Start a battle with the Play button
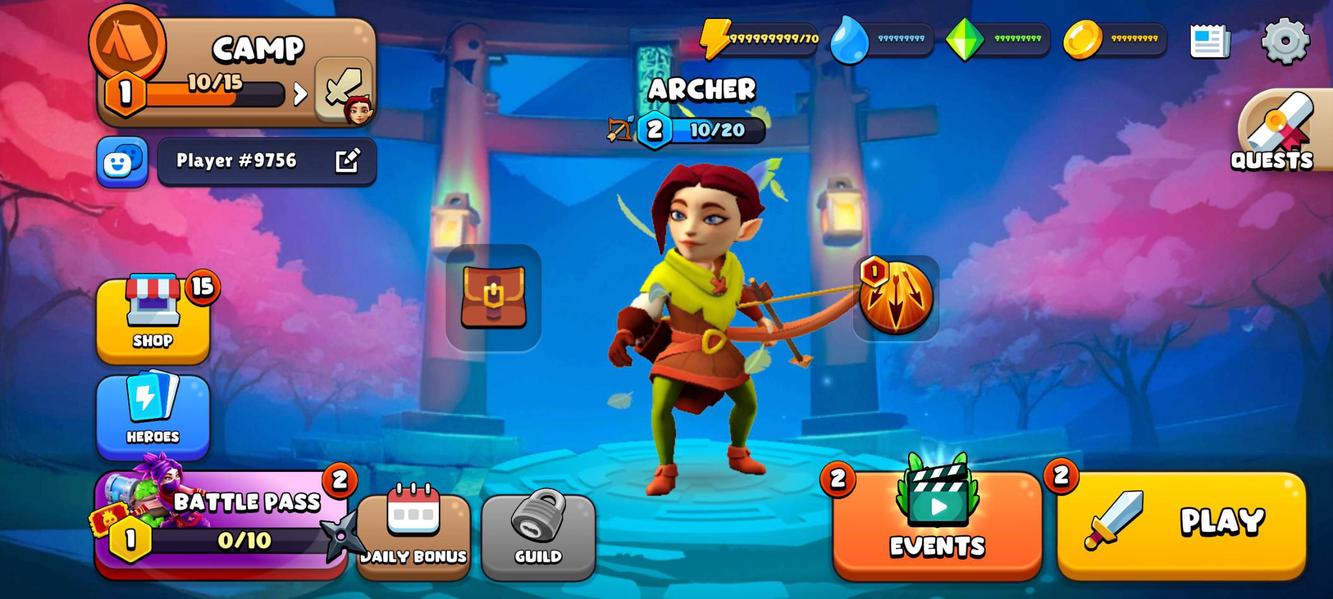Image resolution: width=1333 pixels, height=599 pixels. coord(1181,524)
